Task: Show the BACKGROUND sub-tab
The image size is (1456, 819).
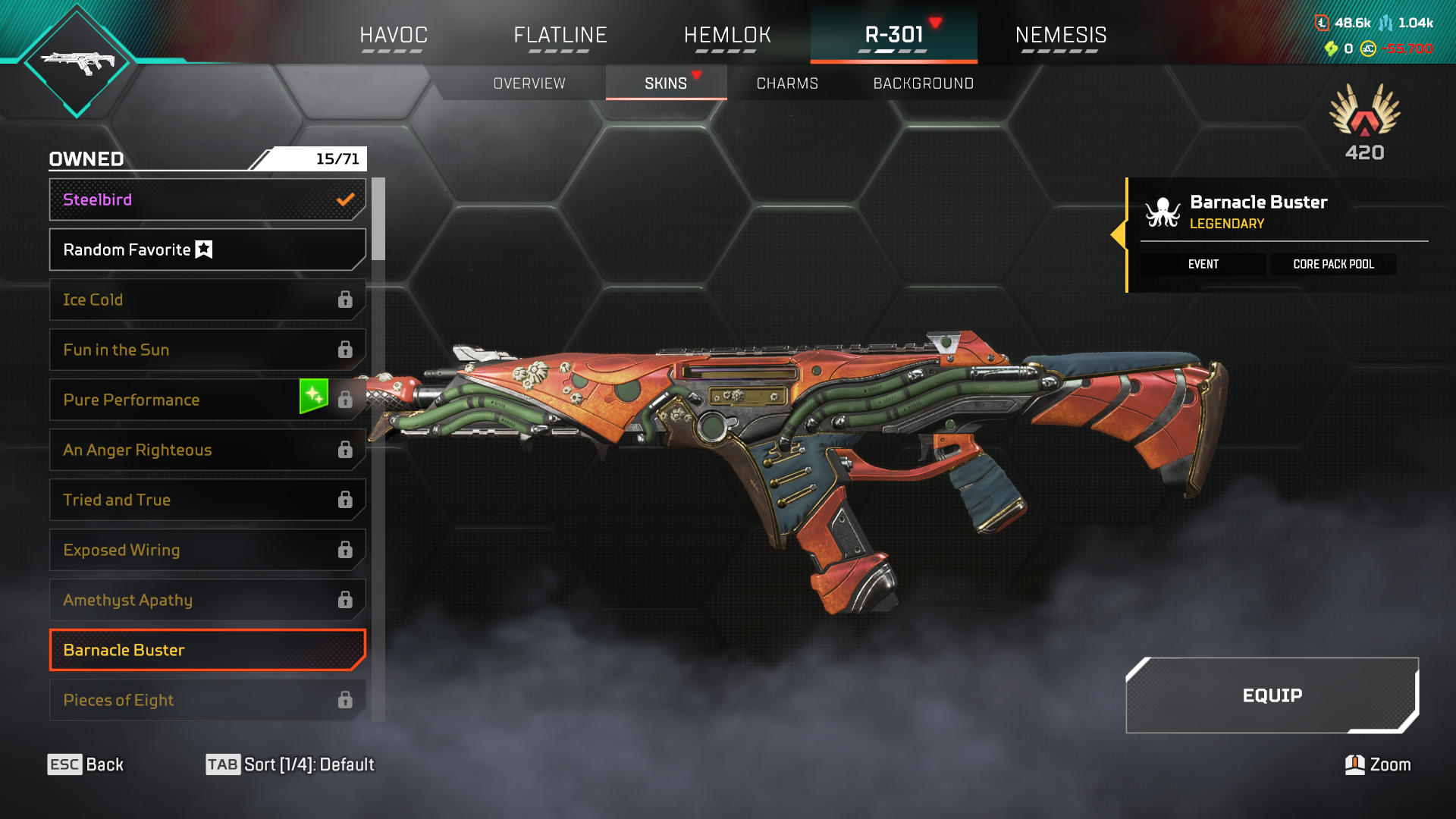Action: (x=923, y=83)
